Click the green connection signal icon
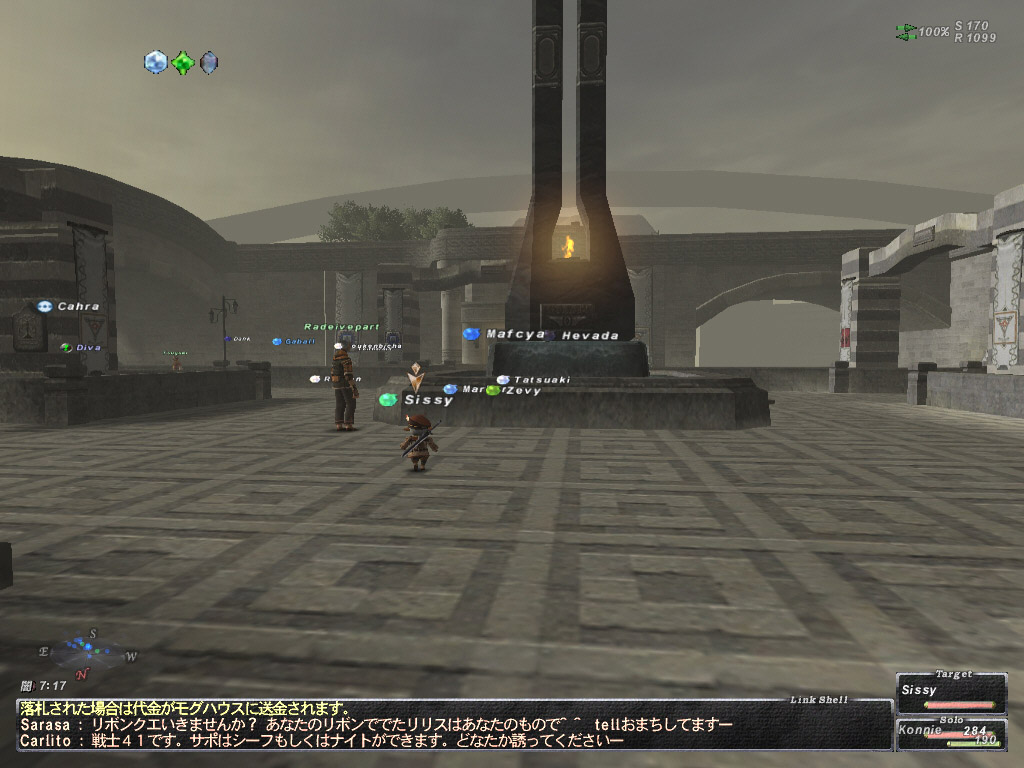This screenshot has height=768, width=1024. pyautogui.click(x=906, y=32)
